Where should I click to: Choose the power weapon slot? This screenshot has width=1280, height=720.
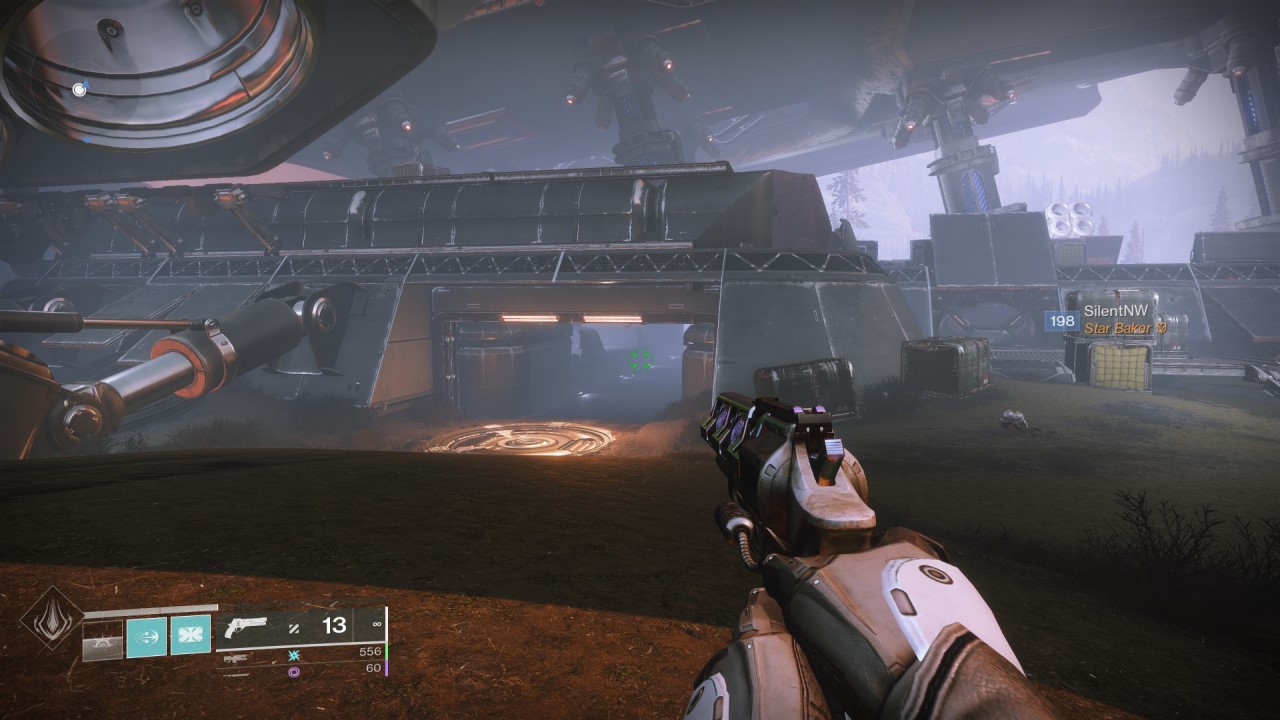pos(236,672)
